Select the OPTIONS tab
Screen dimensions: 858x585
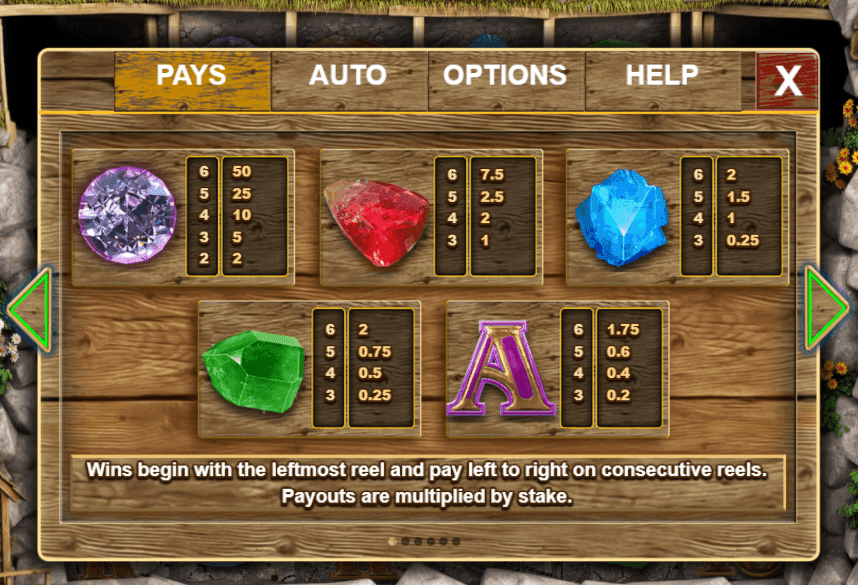pyautogui.click(x=505, y=77)
